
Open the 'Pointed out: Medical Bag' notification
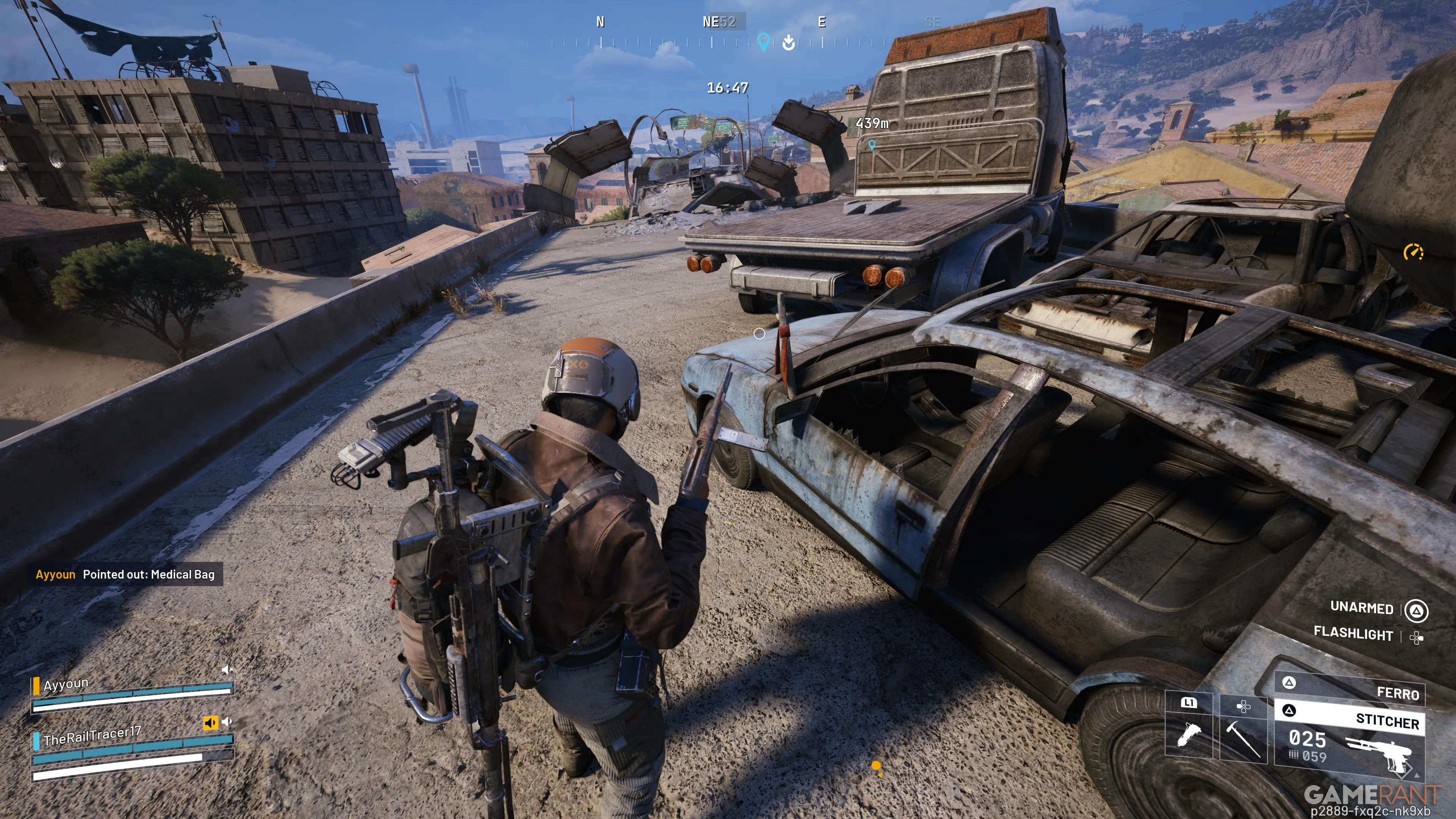[126, 574]
